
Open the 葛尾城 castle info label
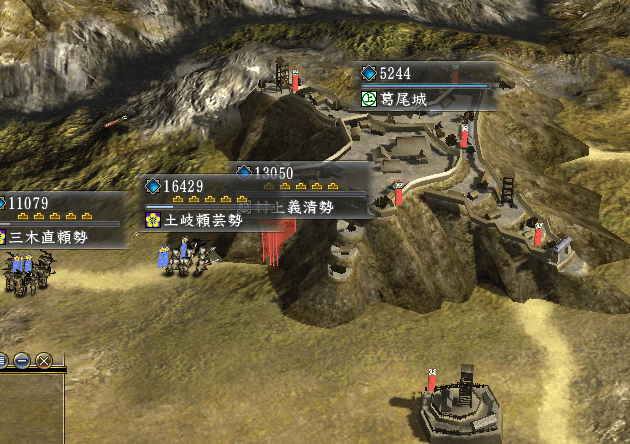[404, 99]
